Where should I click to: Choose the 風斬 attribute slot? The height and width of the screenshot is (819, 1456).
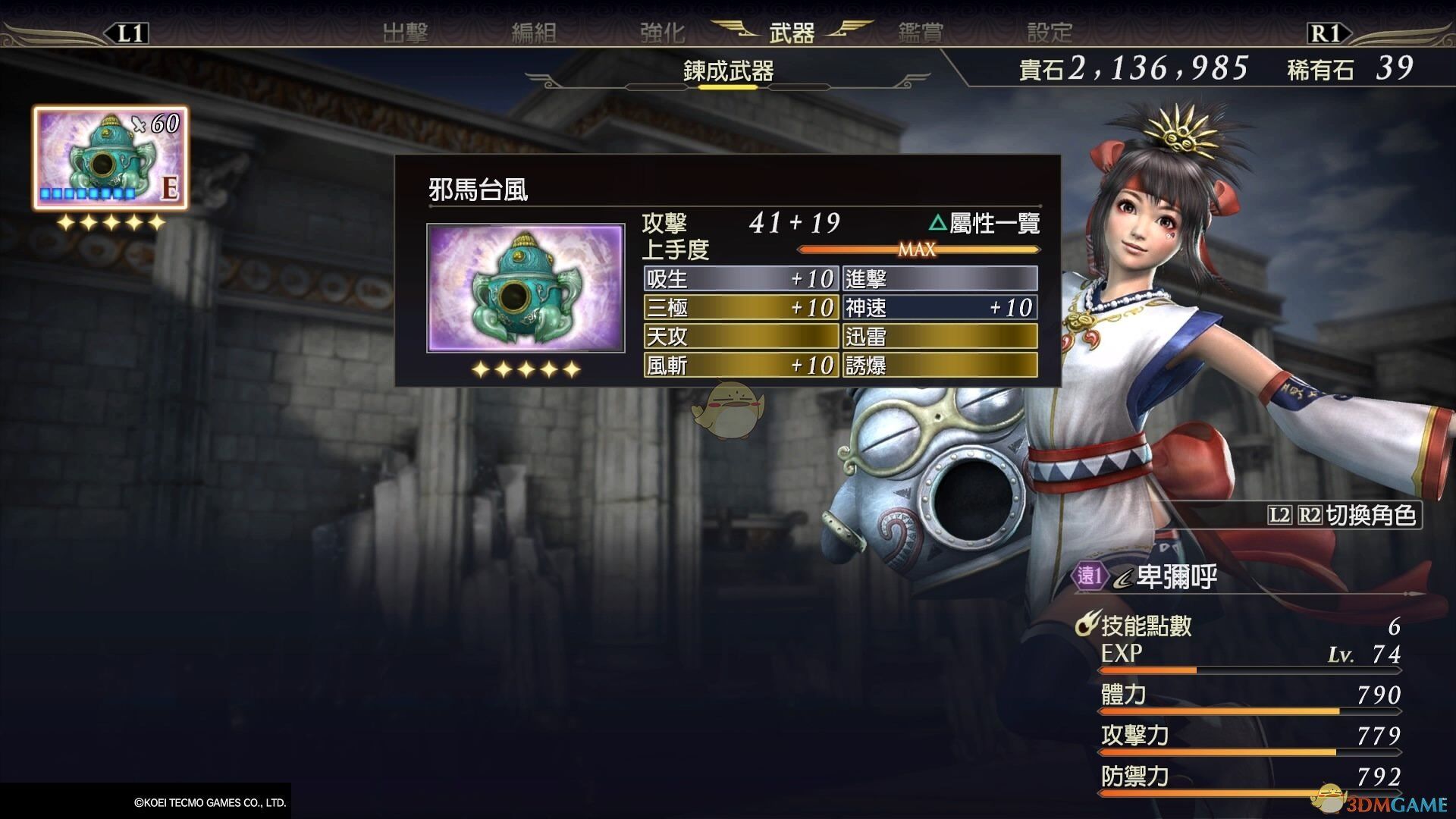739,366
